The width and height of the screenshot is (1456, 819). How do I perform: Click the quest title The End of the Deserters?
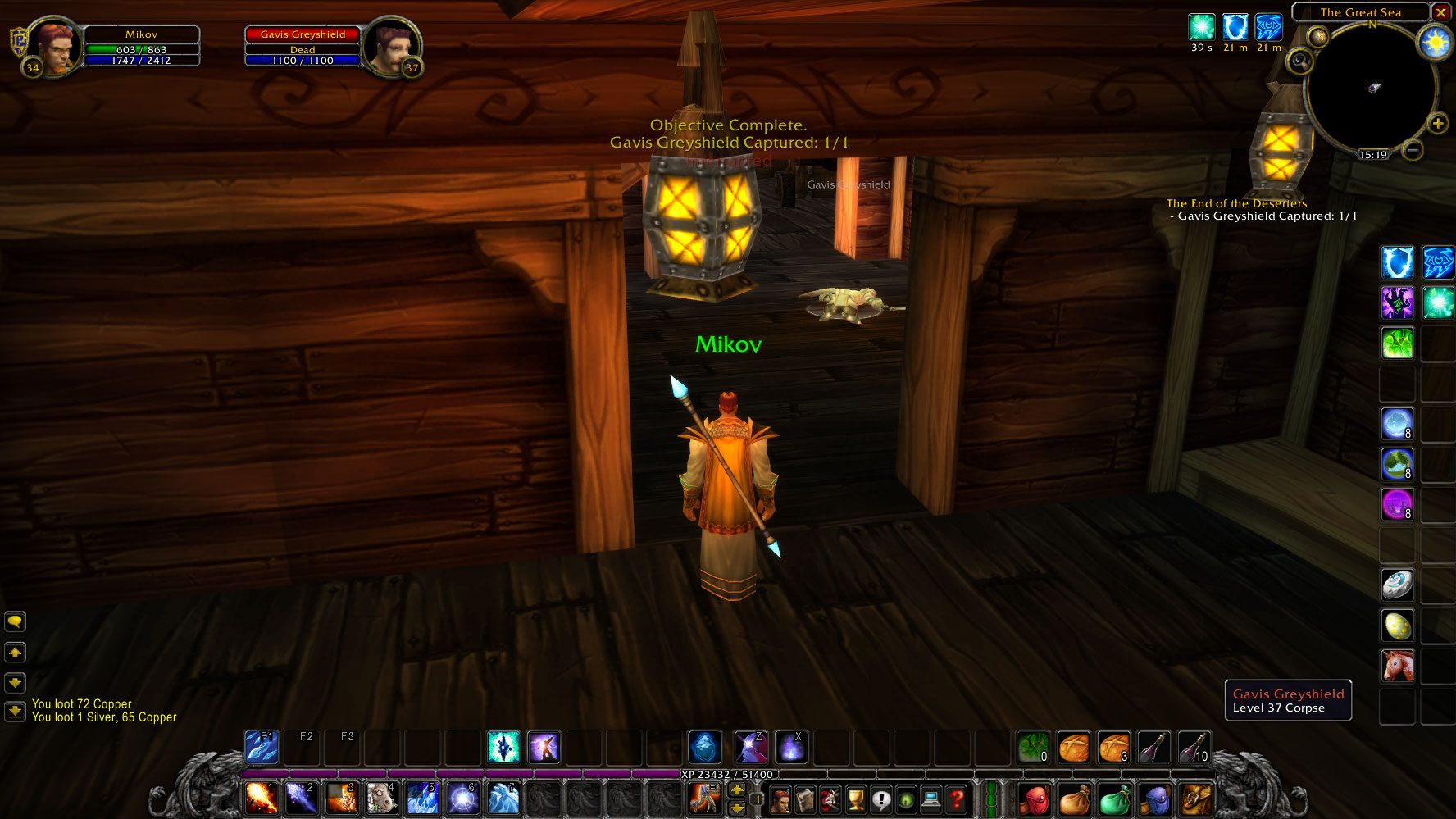[x=1235, y=202]
